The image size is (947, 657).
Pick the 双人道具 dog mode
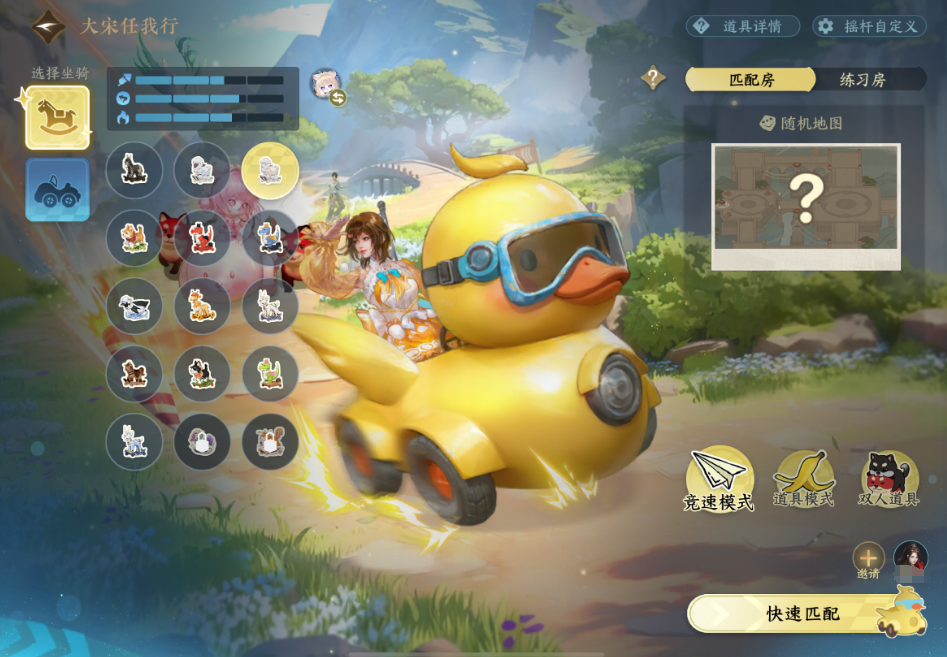889,478
